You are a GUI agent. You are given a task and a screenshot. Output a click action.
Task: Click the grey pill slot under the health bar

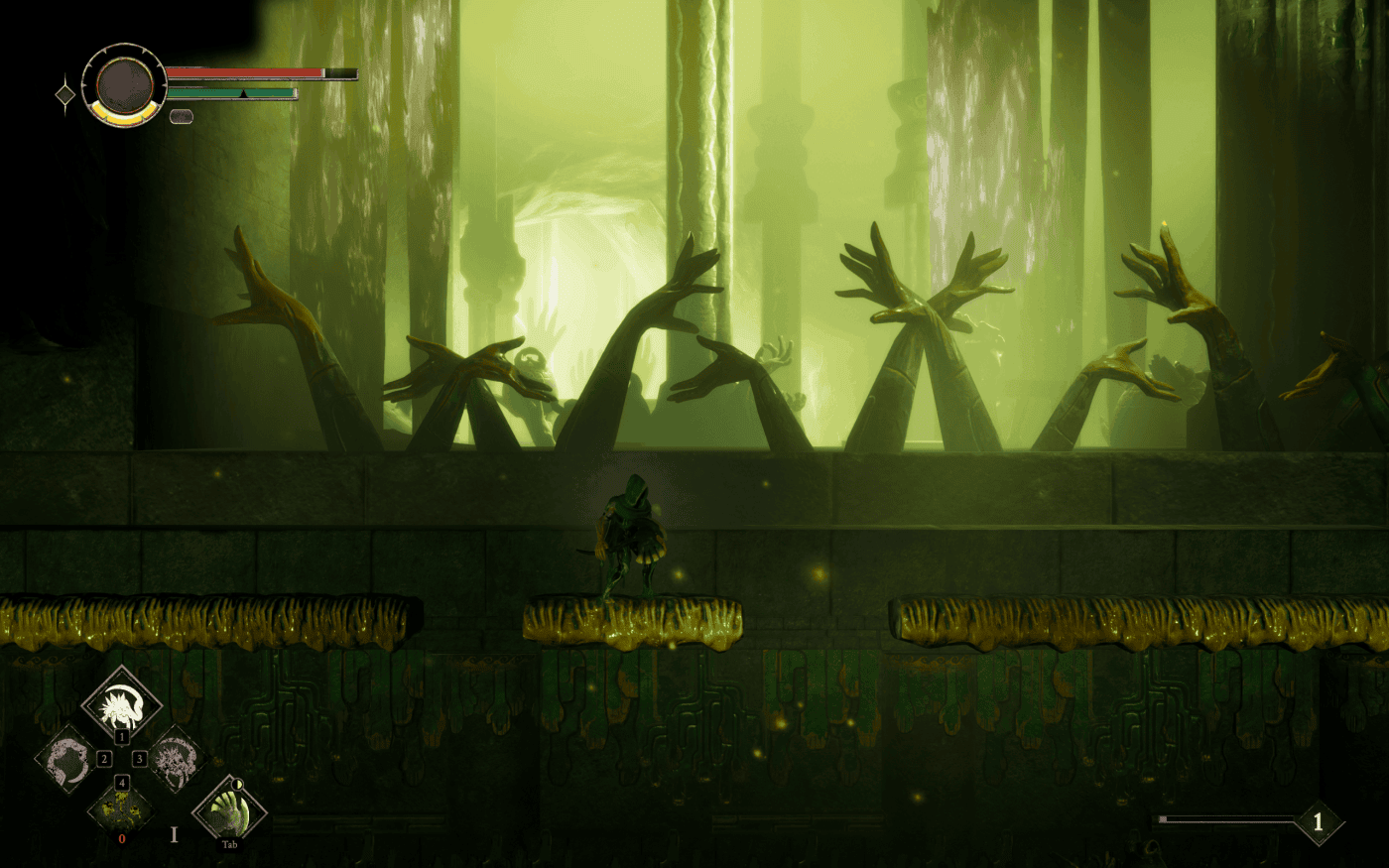(x=182, y=117)
